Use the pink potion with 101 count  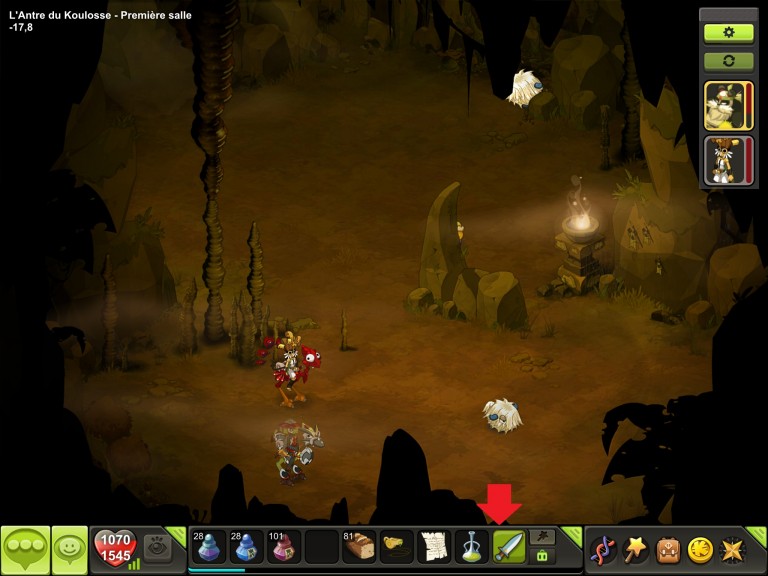click(x=283, y=547)
